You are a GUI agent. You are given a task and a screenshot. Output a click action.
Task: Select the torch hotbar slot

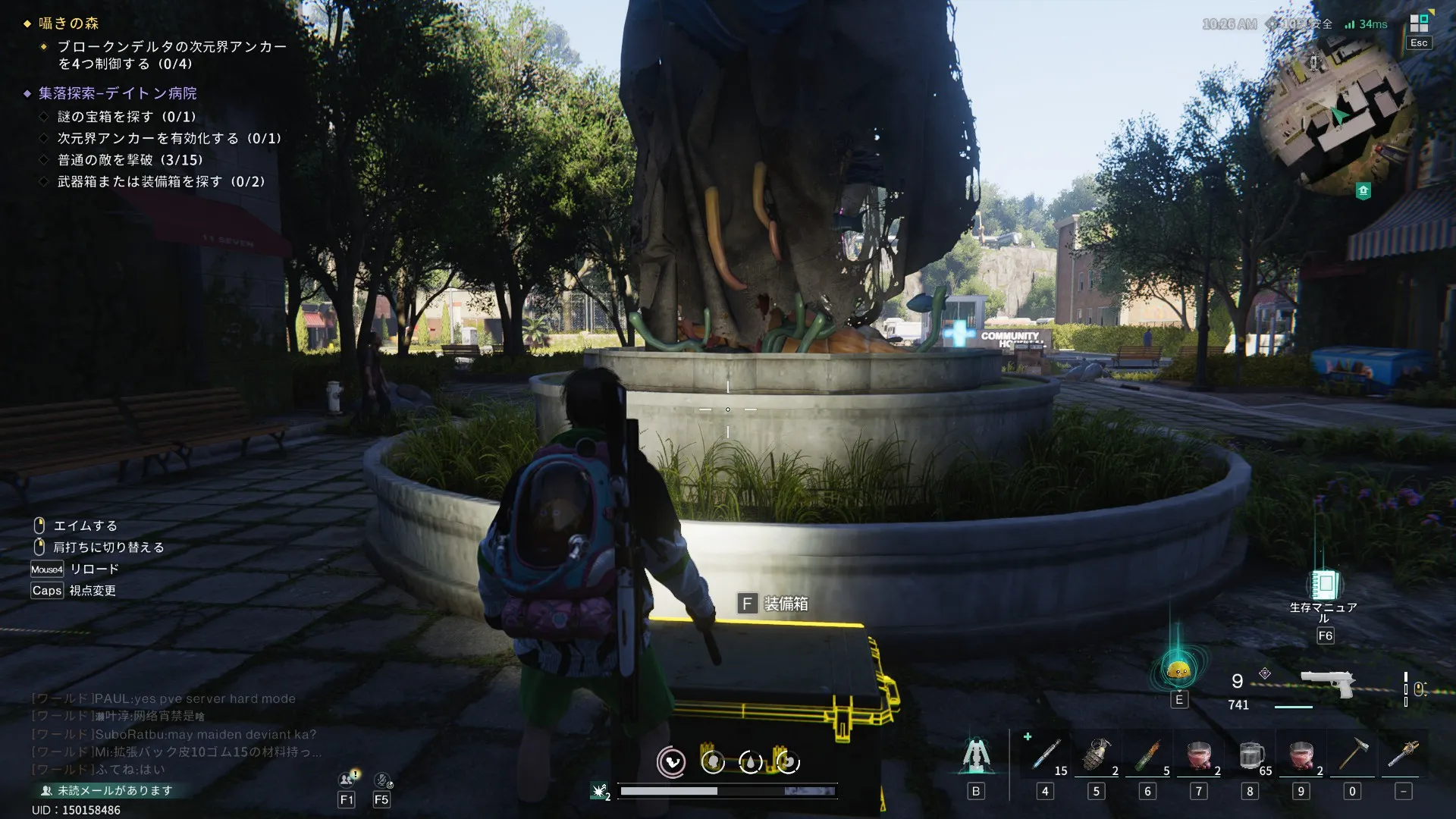click(1404, 755)
